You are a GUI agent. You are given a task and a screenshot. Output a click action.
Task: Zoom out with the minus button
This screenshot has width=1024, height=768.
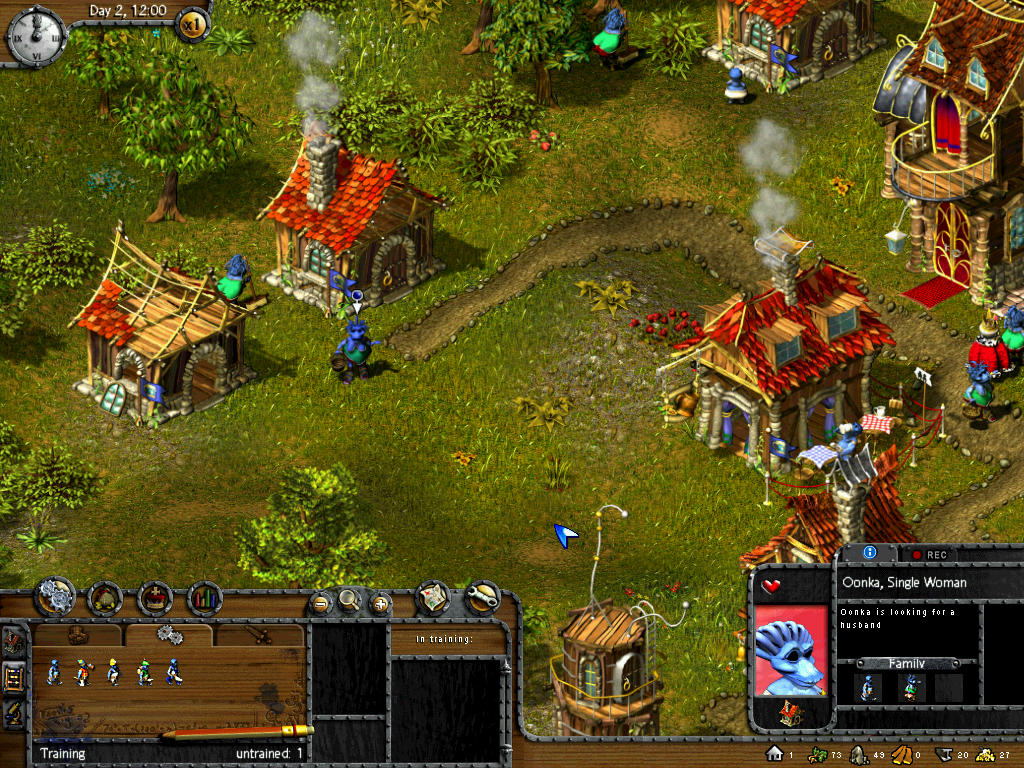tap(320, 602)
